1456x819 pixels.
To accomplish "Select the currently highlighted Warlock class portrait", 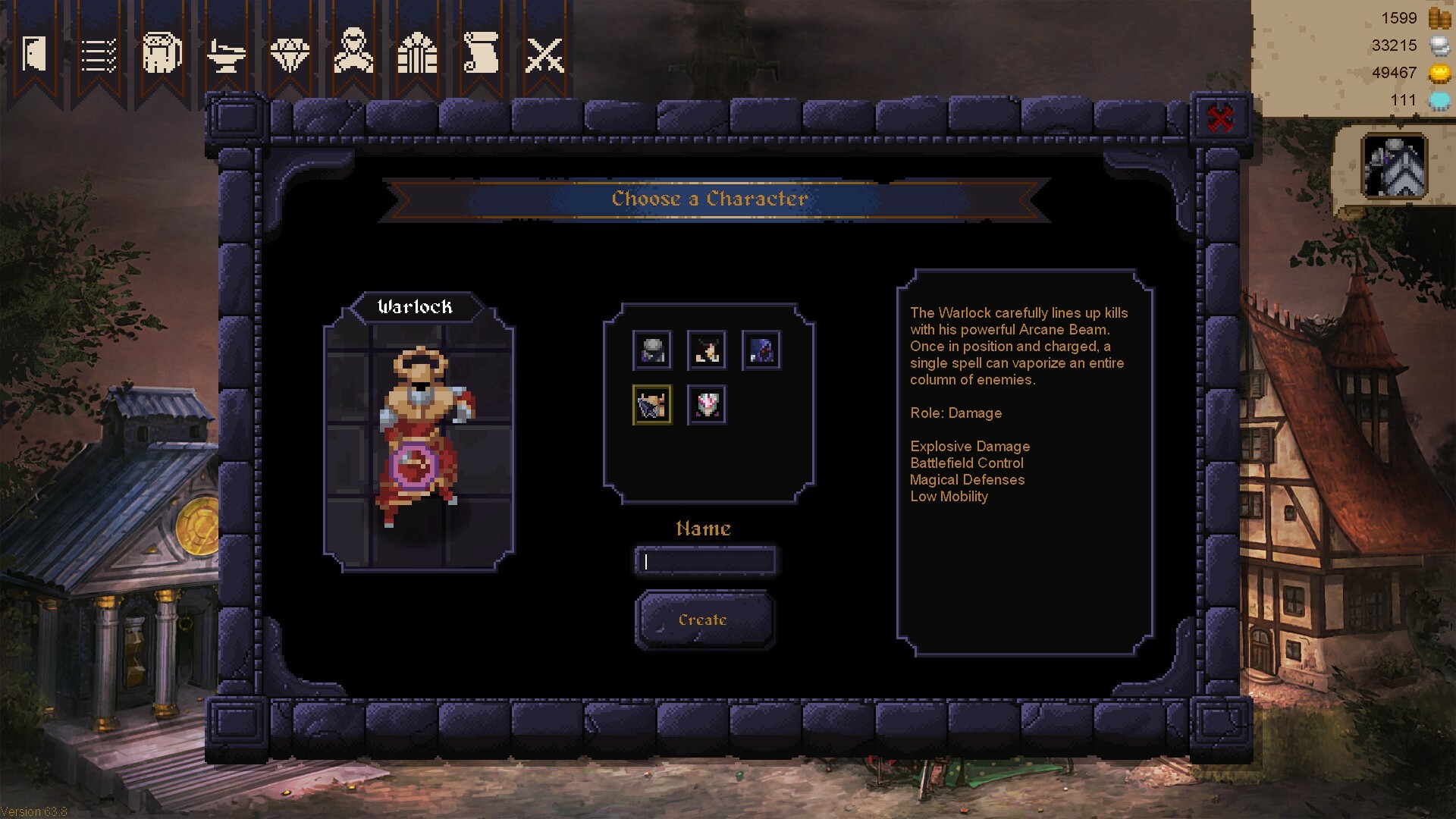I will click(x=651, y=404).
